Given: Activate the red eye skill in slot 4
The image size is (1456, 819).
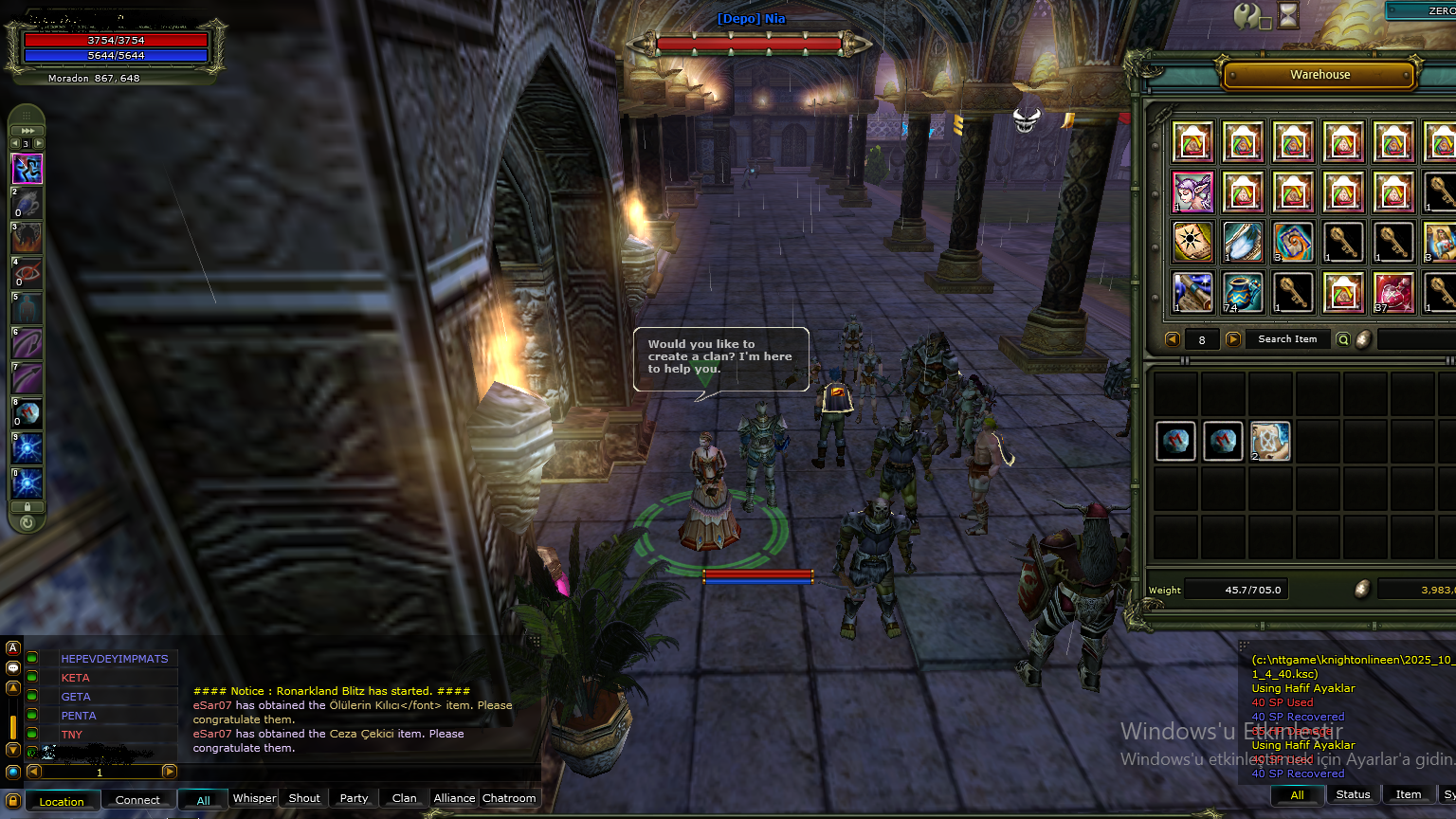Looking at the screenshot, I should point(27,273).
